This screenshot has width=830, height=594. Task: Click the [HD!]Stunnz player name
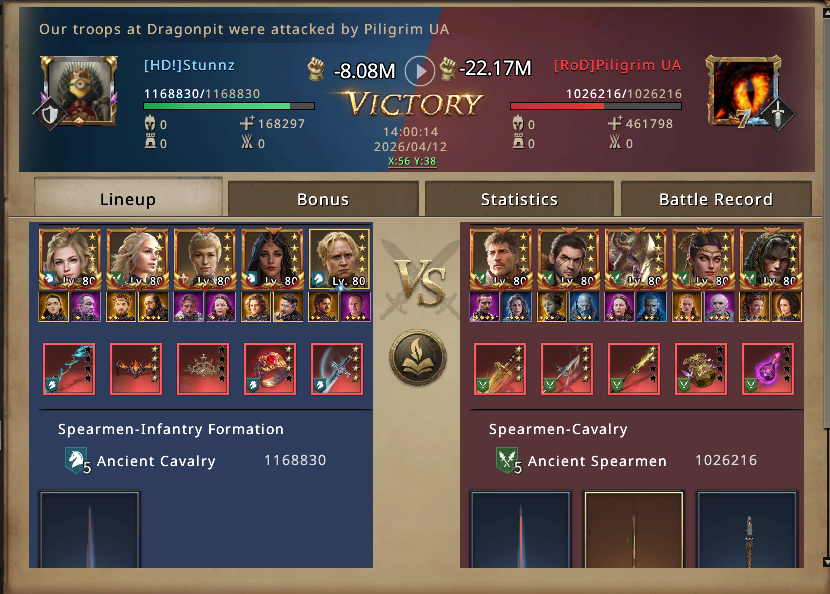pos(189,66)
